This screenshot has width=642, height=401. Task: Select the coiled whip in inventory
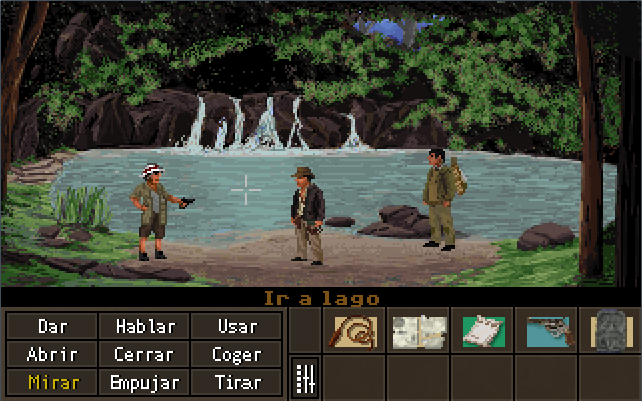tap(354, 331)
